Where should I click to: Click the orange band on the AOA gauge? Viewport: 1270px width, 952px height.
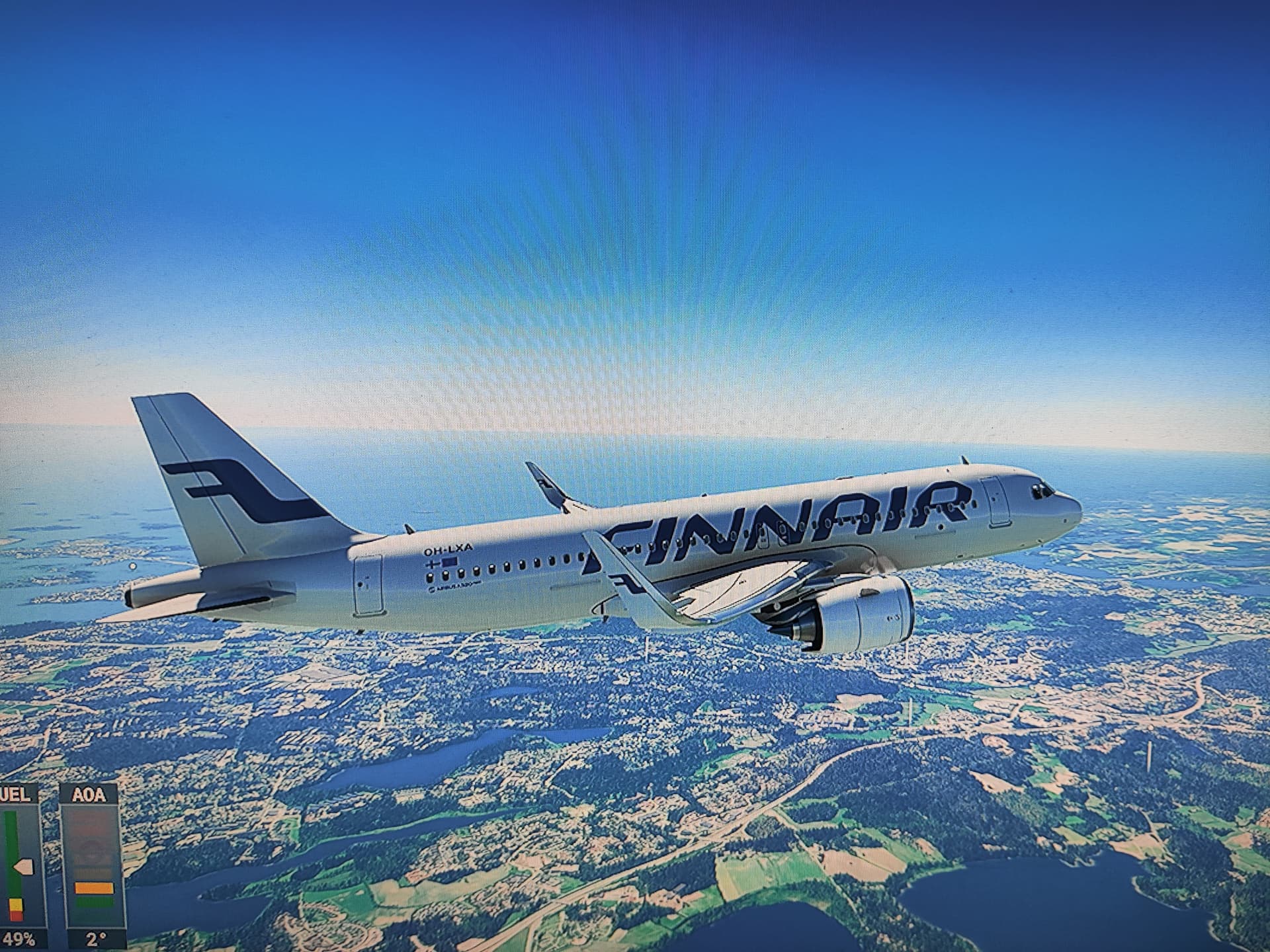point(94,887)
